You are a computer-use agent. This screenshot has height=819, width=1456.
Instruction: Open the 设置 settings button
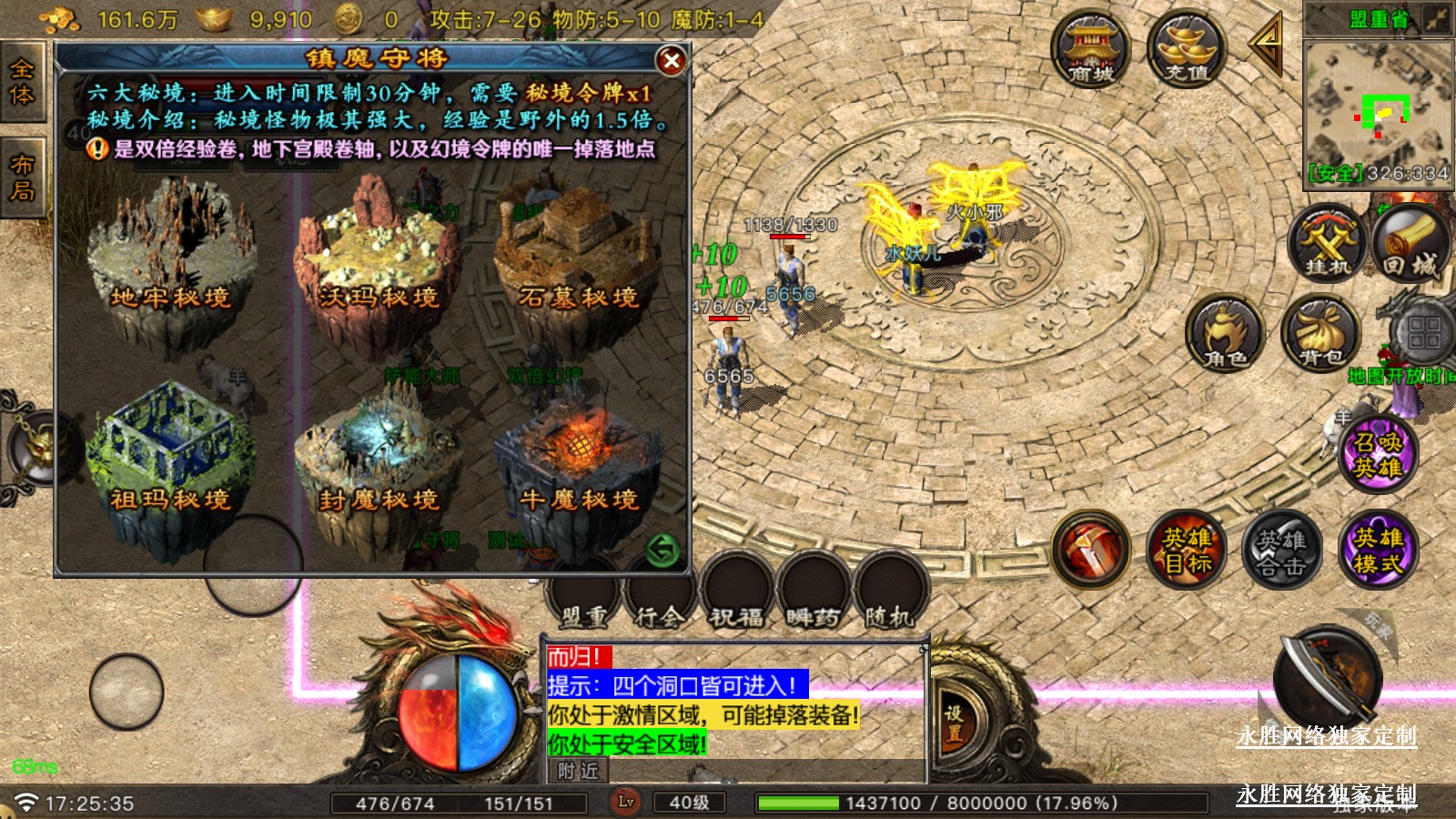[953, 723]
